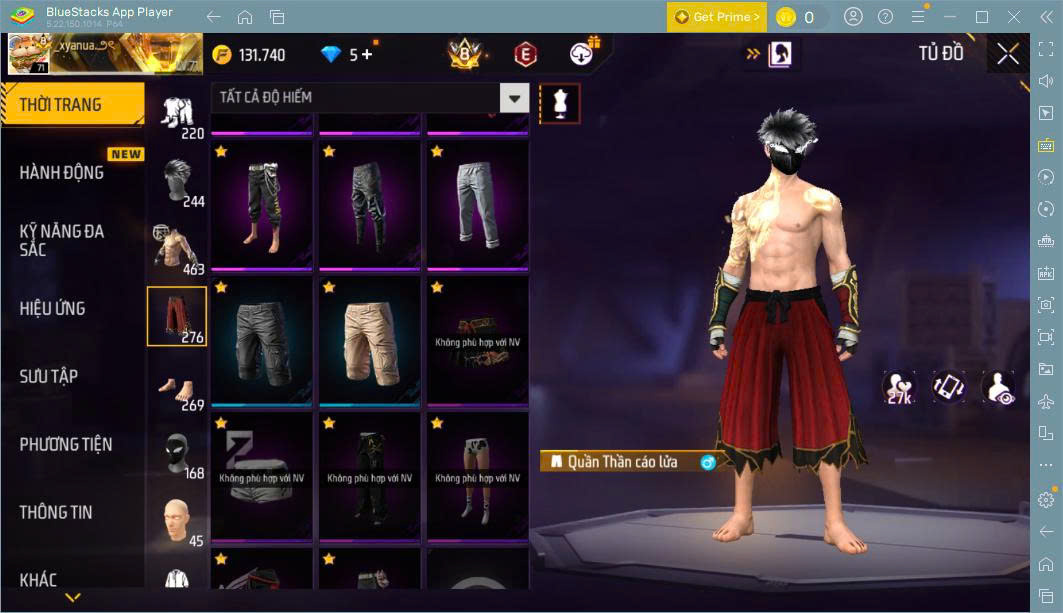The height and width of the screenshot is (613, 1063).
Task: Open the Tất Cả Độ Hiếm rarity dropdown
Action: pyautogui.click(x=514, y=98)
